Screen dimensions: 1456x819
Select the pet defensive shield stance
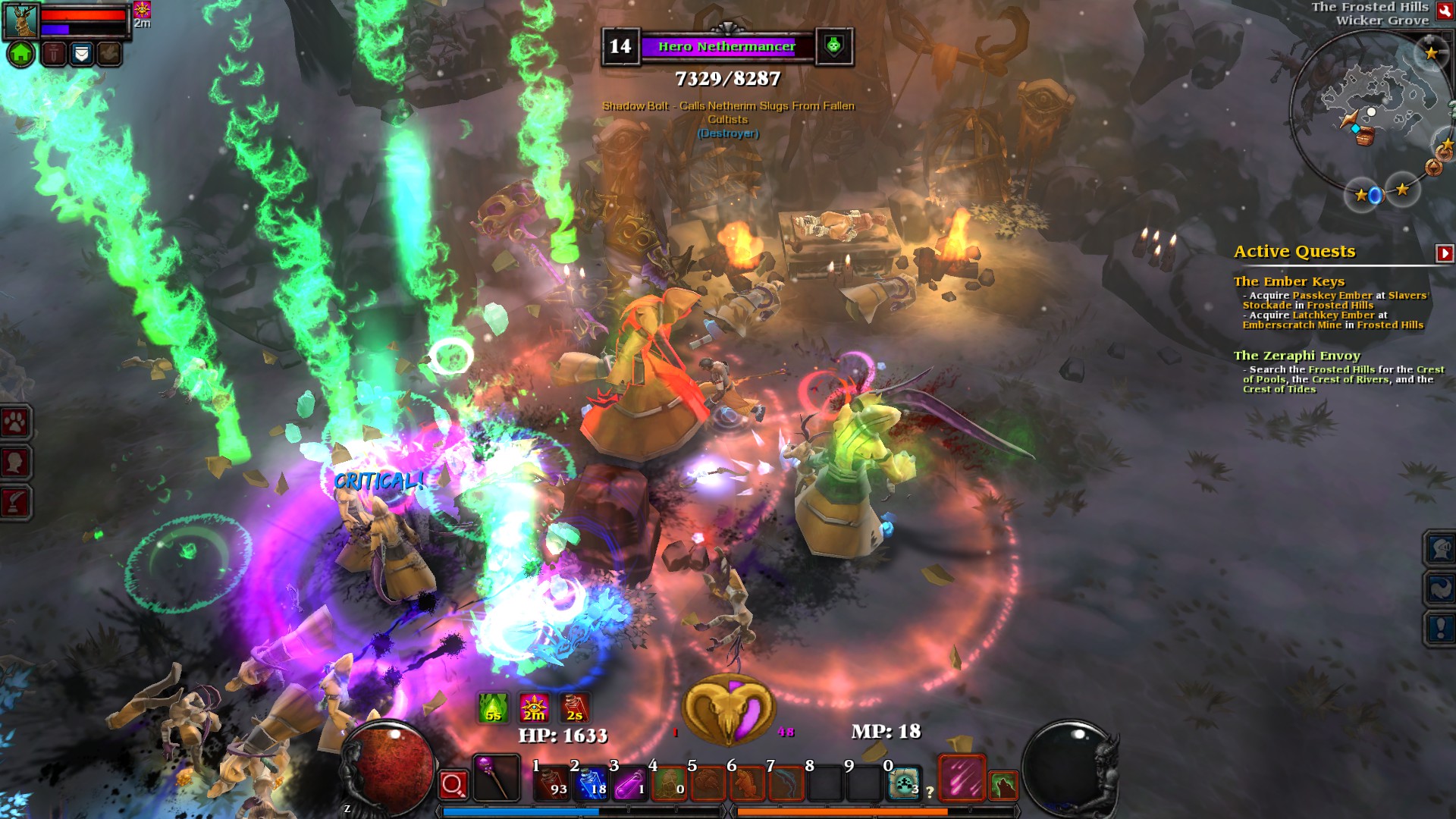tap(82, 54)
